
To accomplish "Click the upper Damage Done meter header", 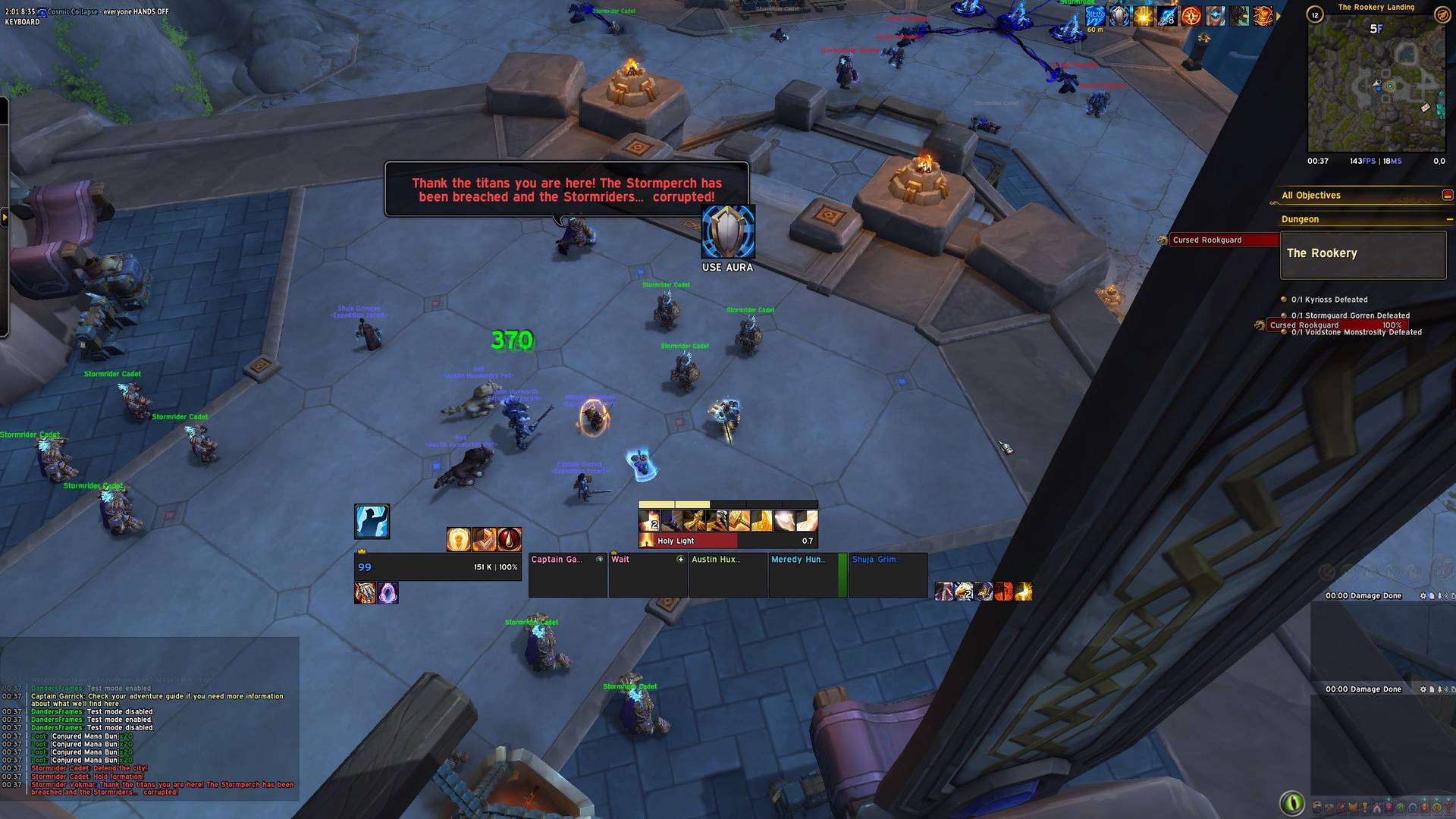I will tap(1363, 596).
